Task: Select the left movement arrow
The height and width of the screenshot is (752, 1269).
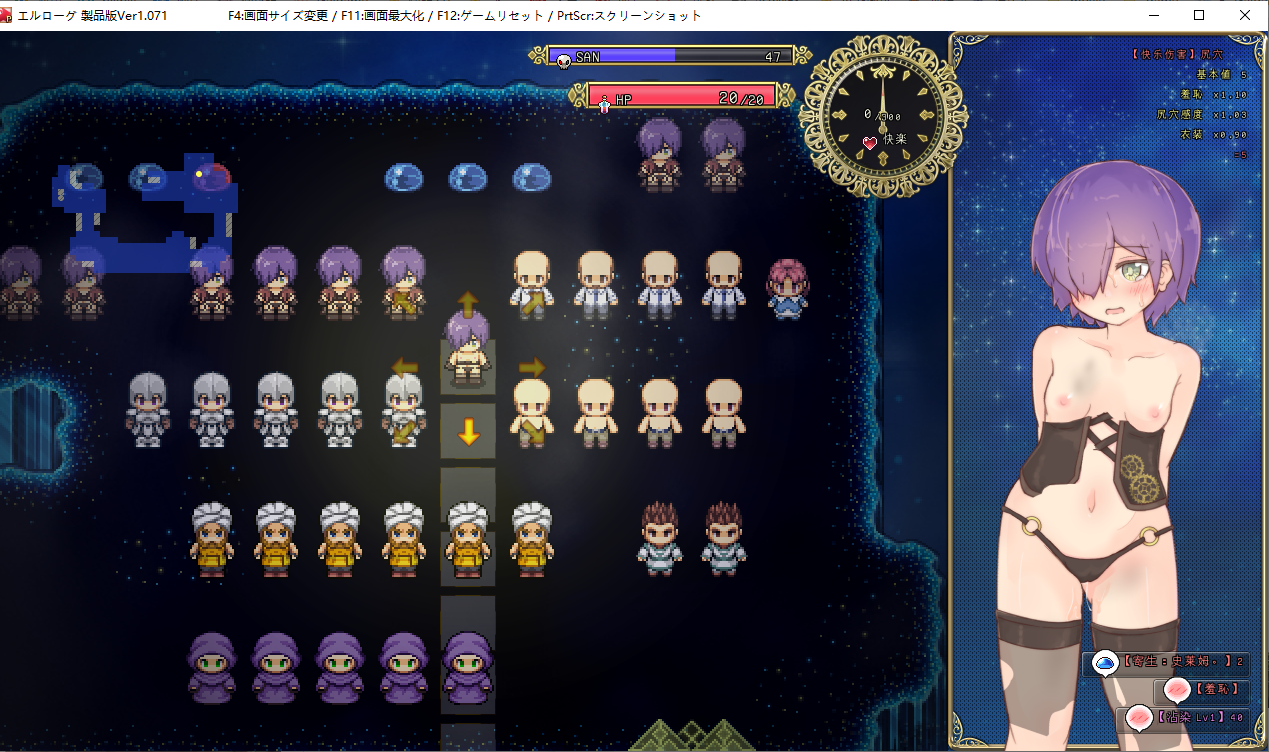Action: (405, 367)
